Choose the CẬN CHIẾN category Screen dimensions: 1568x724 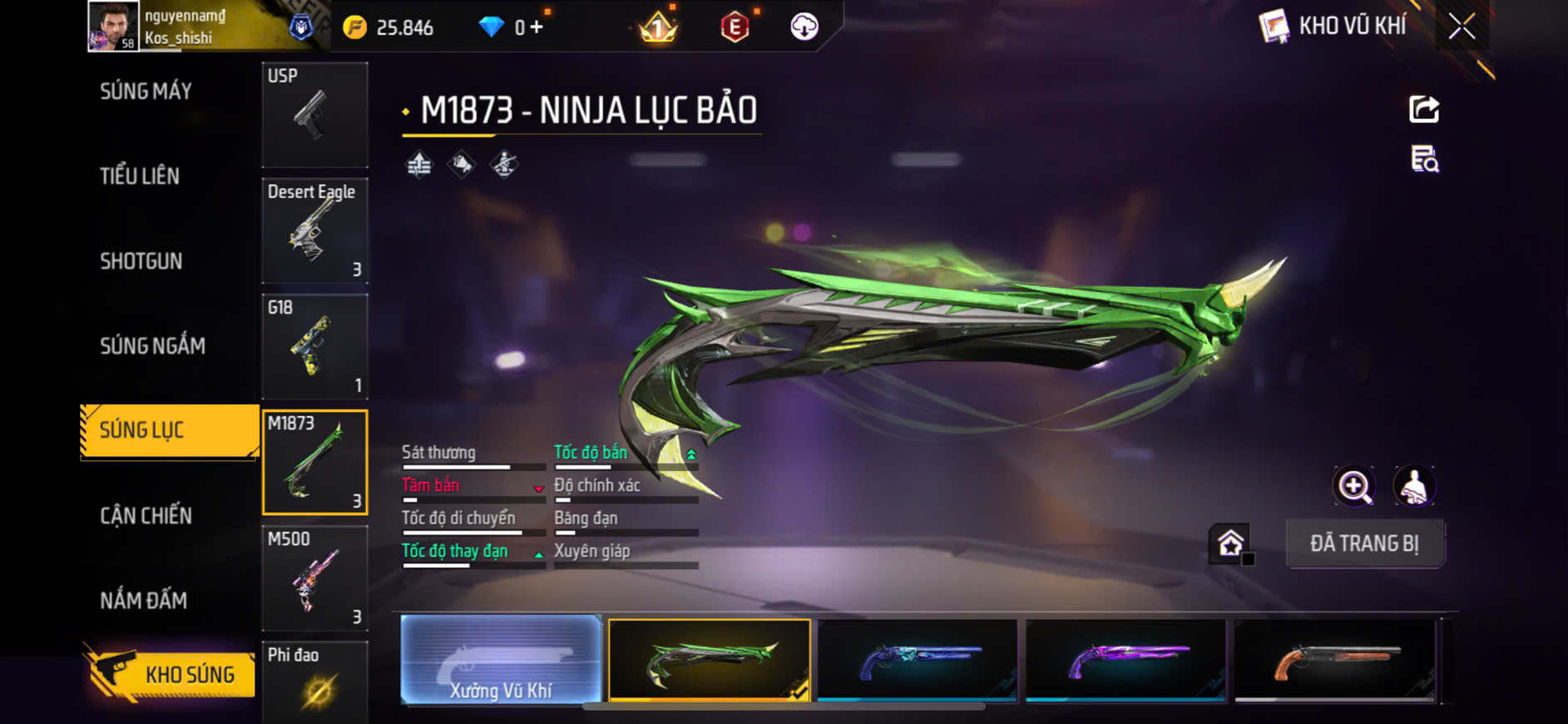(x=146, y=516)
